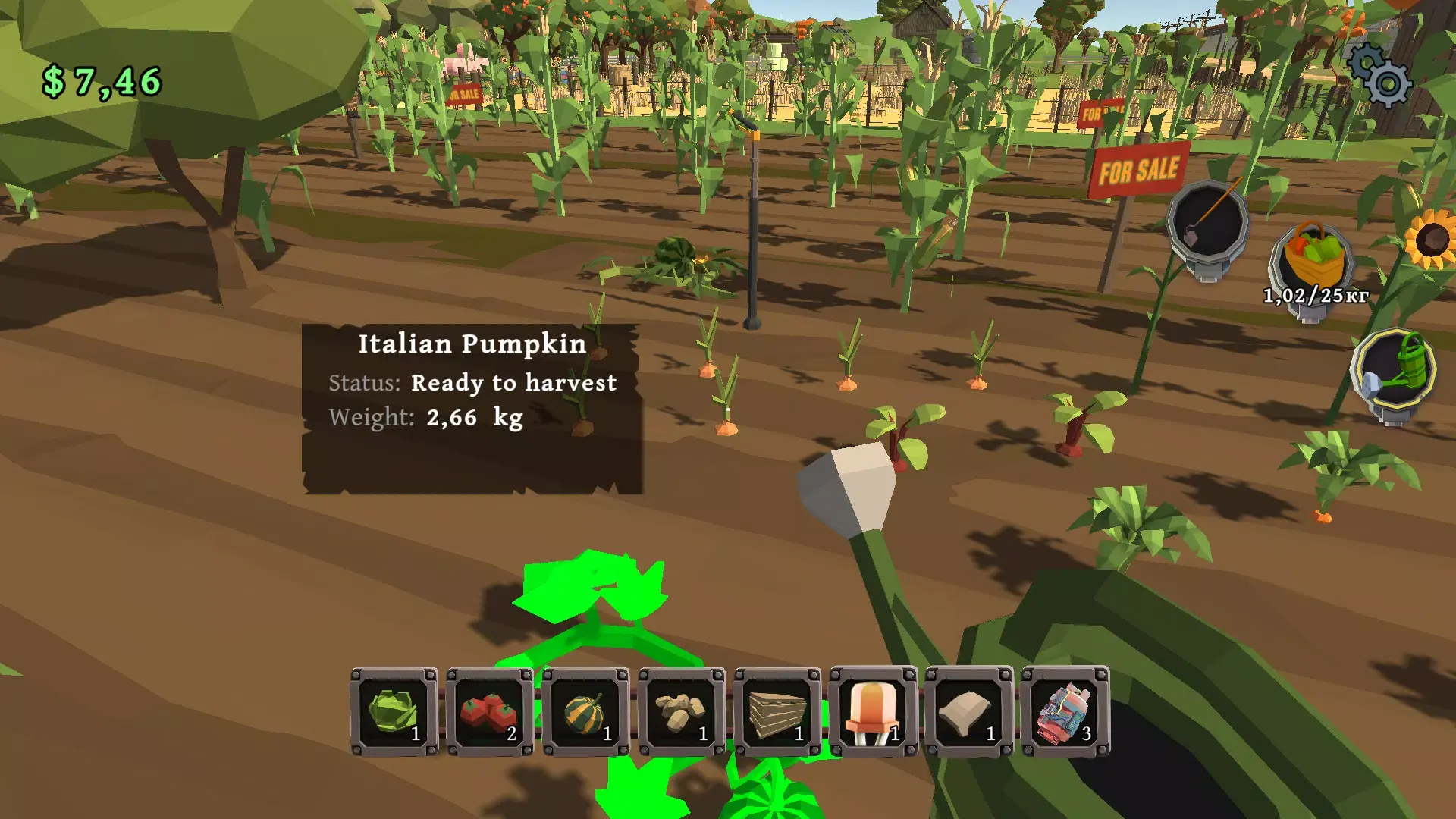
Task: Select the backpack hotbar slot with count 3
Action: (x=1063, y=713)
